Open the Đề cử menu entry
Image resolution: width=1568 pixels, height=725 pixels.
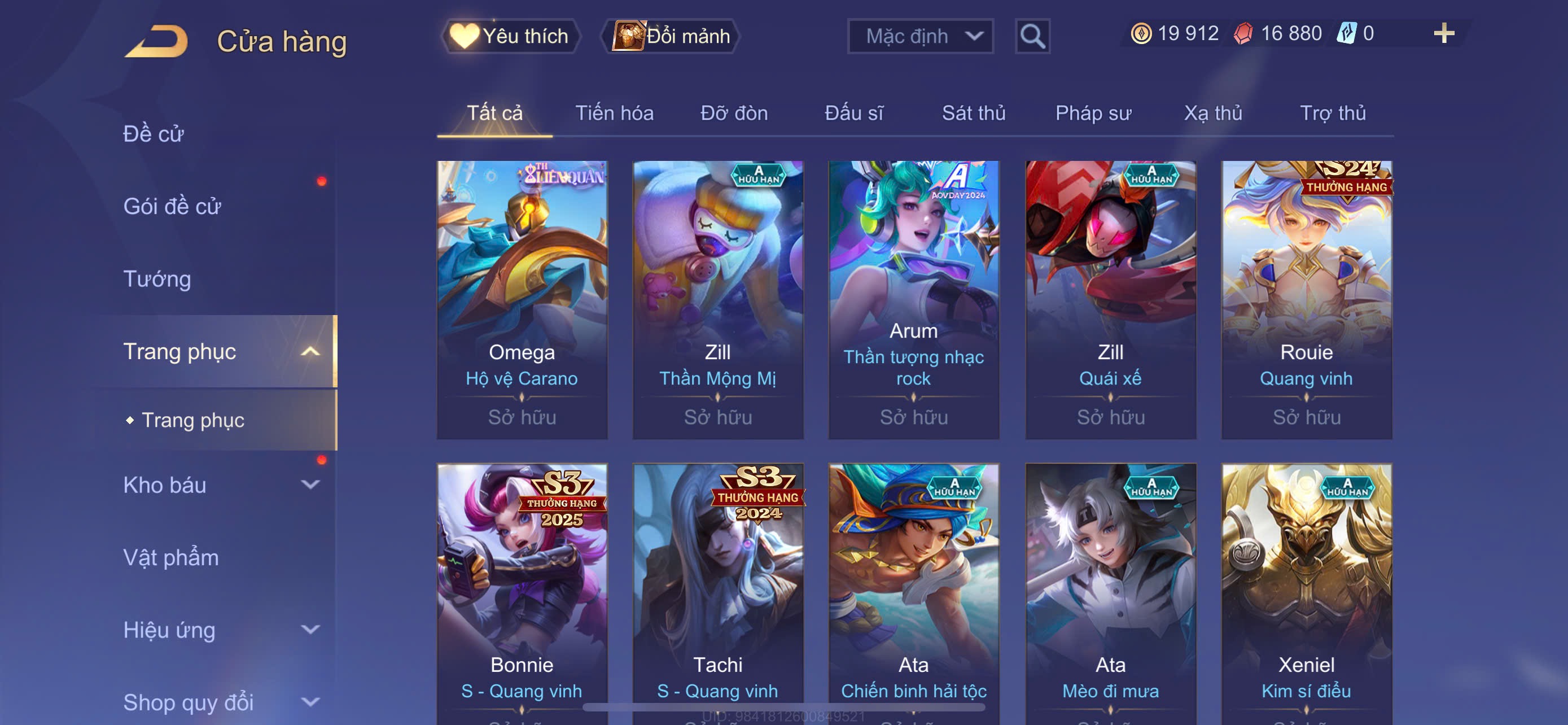tap(154, 134)
